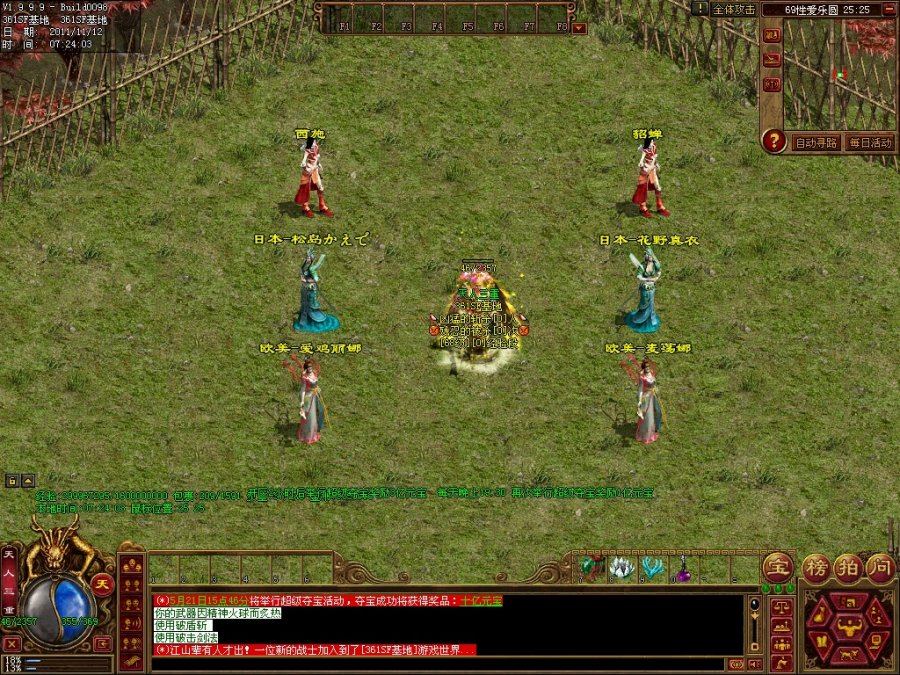
Task: Click the balance scales trade icon
Action: pos(780,607)
